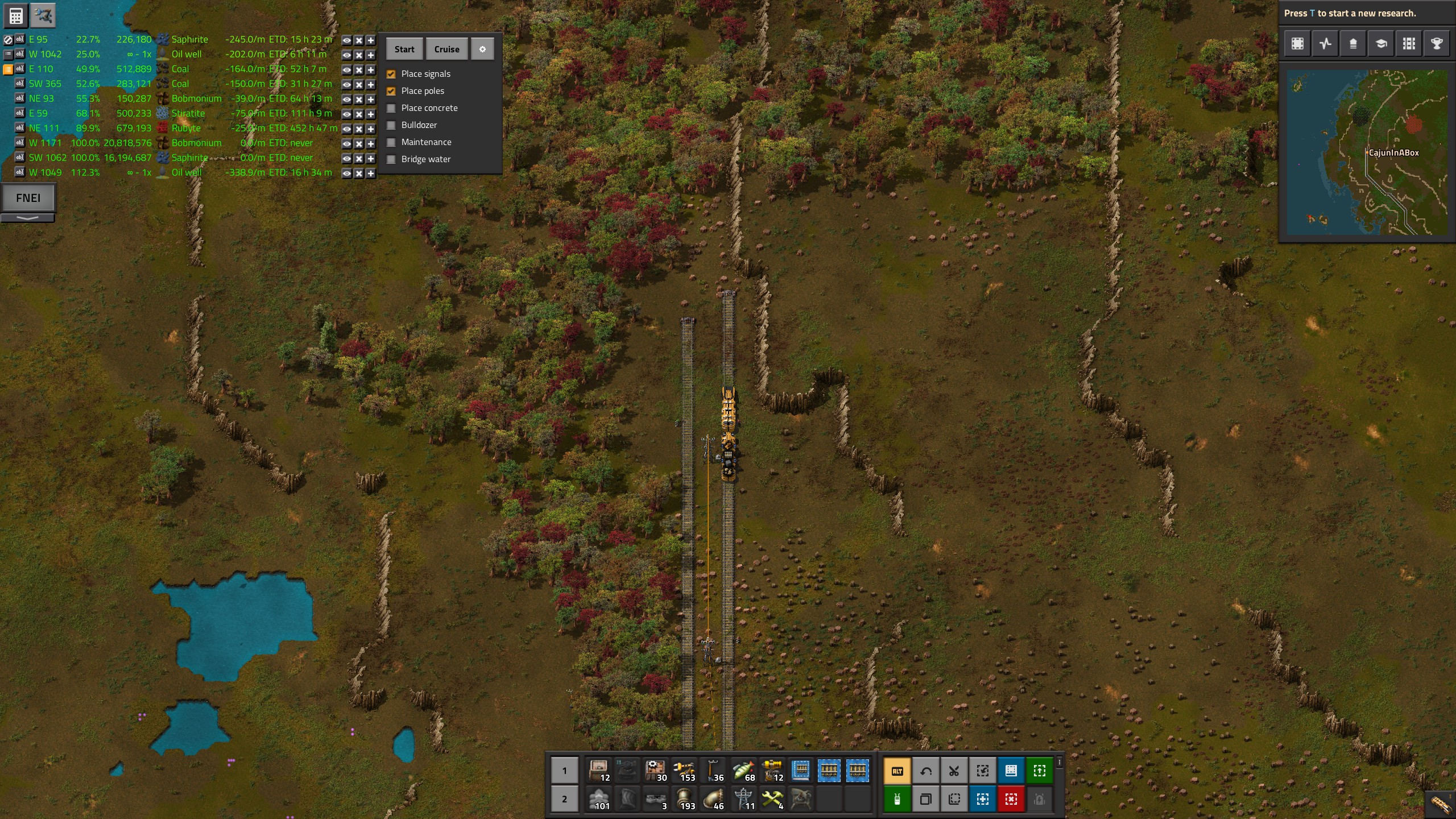The image size is (1456, 819).
Task: Enable the Bridge water option
Action: [391, 159]
